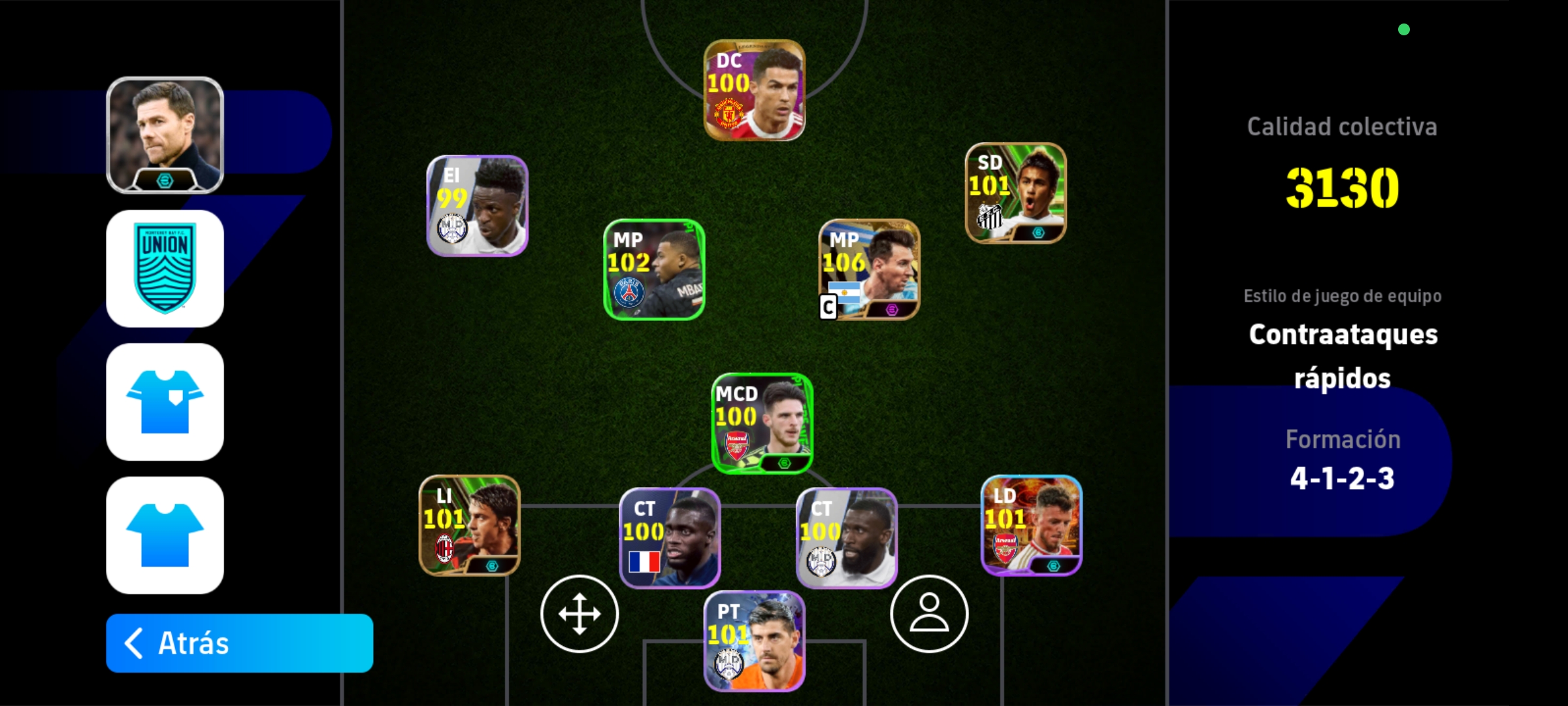This screenshot has width=1568, height=706.
Task: Choose the LD 101 right back card
Action: (x=1032, y=526)
